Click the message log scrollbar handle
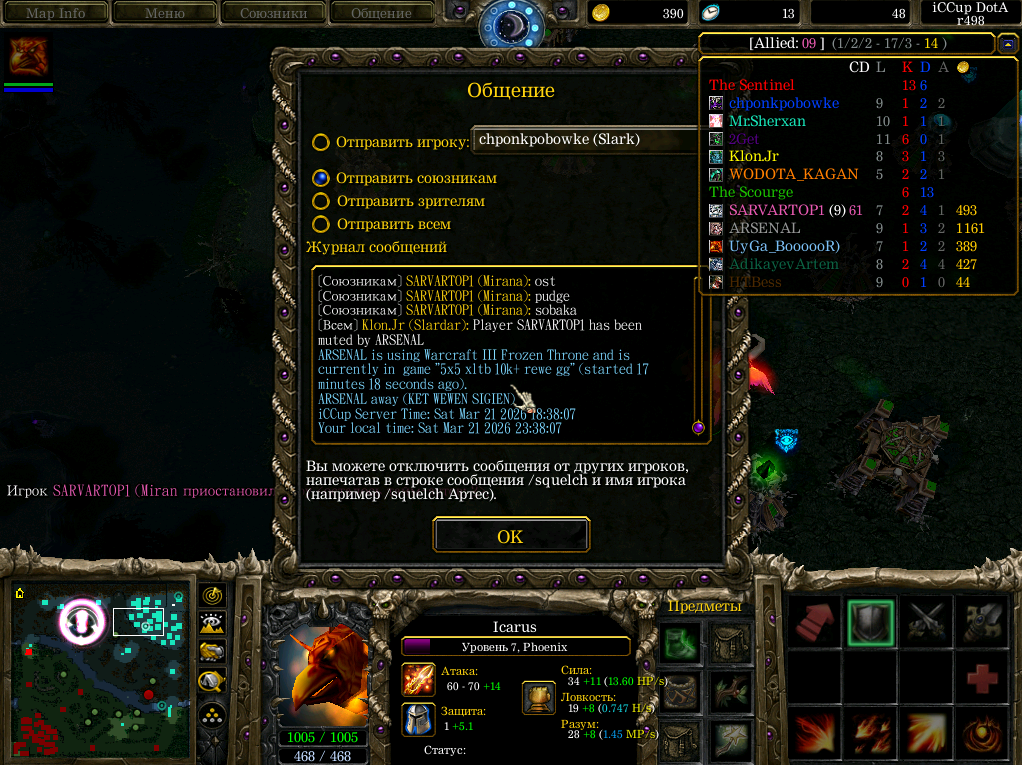Image resolution: width=1022 pixels, height=765 pixels. (x=698, y=428)
